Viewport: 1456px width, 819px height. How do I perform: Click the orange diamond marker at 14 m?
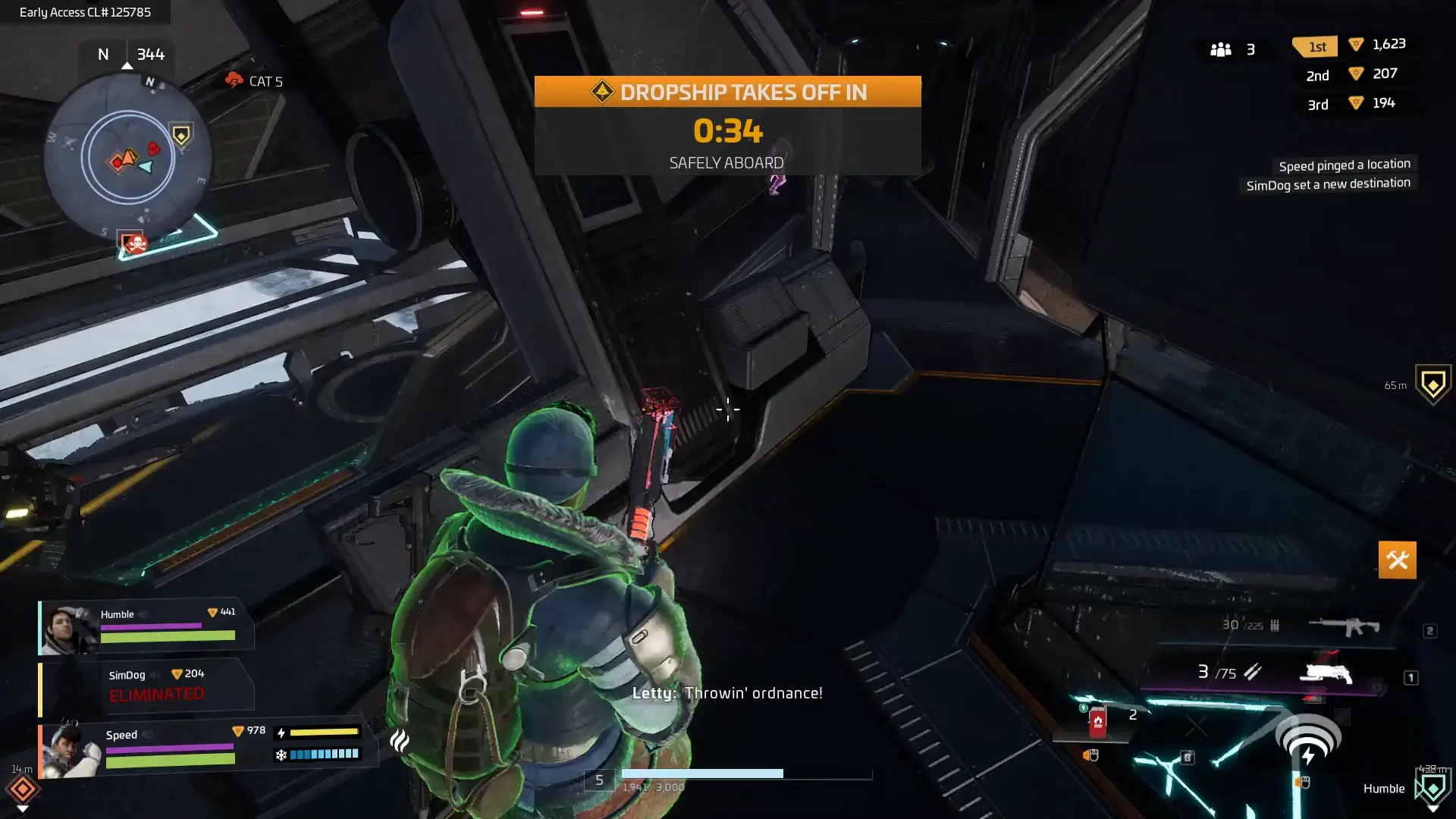tap(23, 789)
